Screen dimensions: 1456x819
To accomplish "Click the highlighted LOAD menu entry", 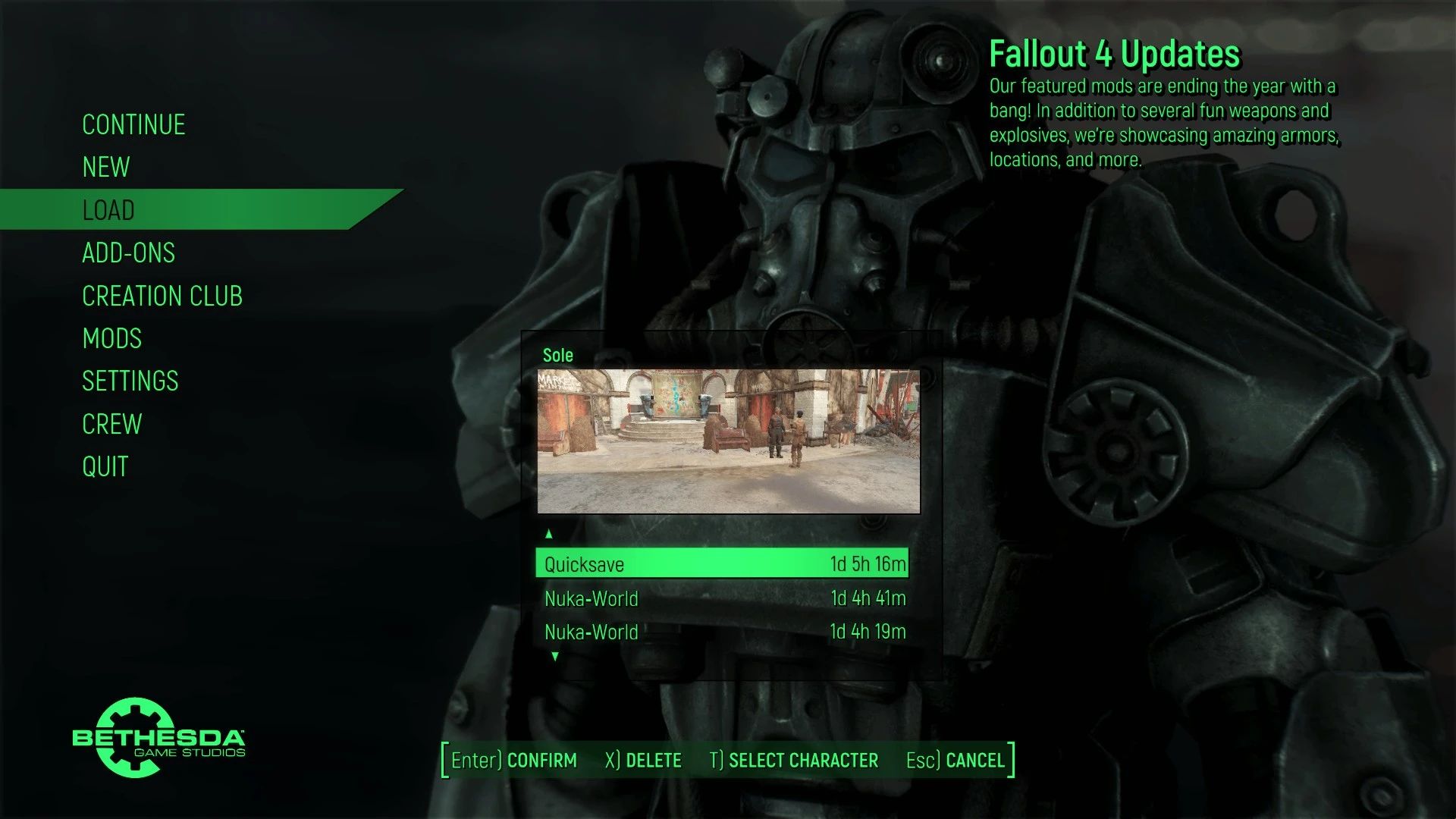I will [108, 210].
